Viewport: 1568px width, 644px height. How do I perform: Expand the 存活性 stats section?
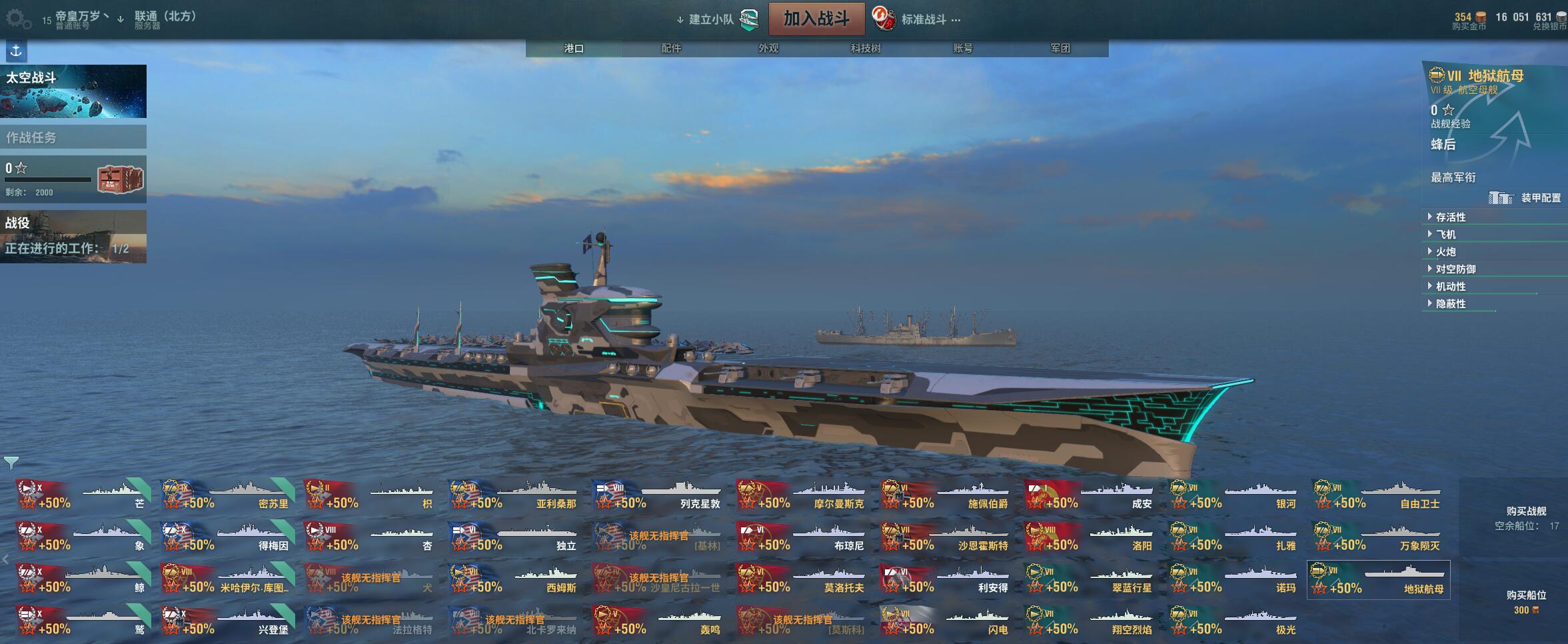click(1450, 217)
